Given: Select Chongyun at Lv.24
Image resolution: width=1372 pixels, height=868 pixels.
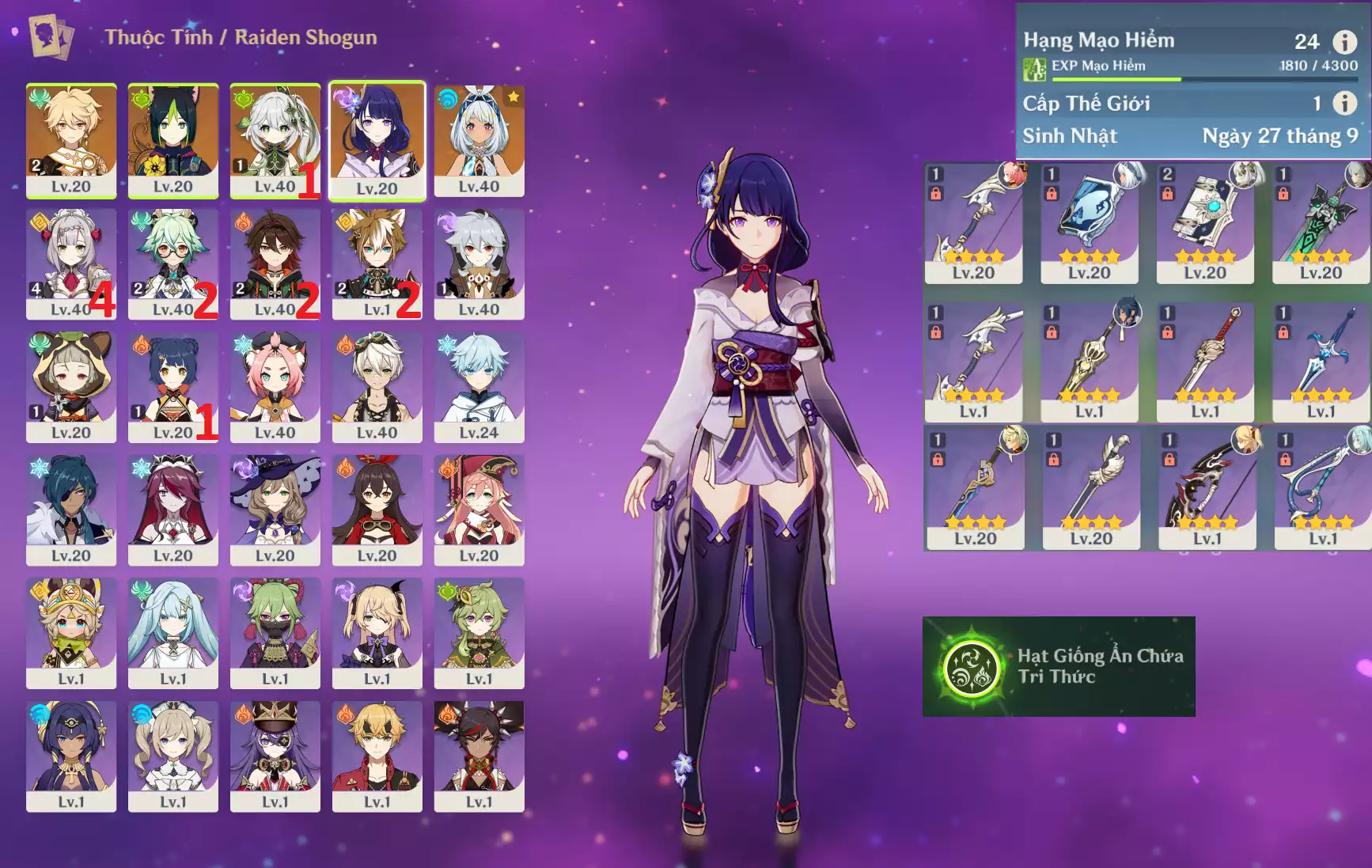Looking at the screenshot, I should coord(479,386).
